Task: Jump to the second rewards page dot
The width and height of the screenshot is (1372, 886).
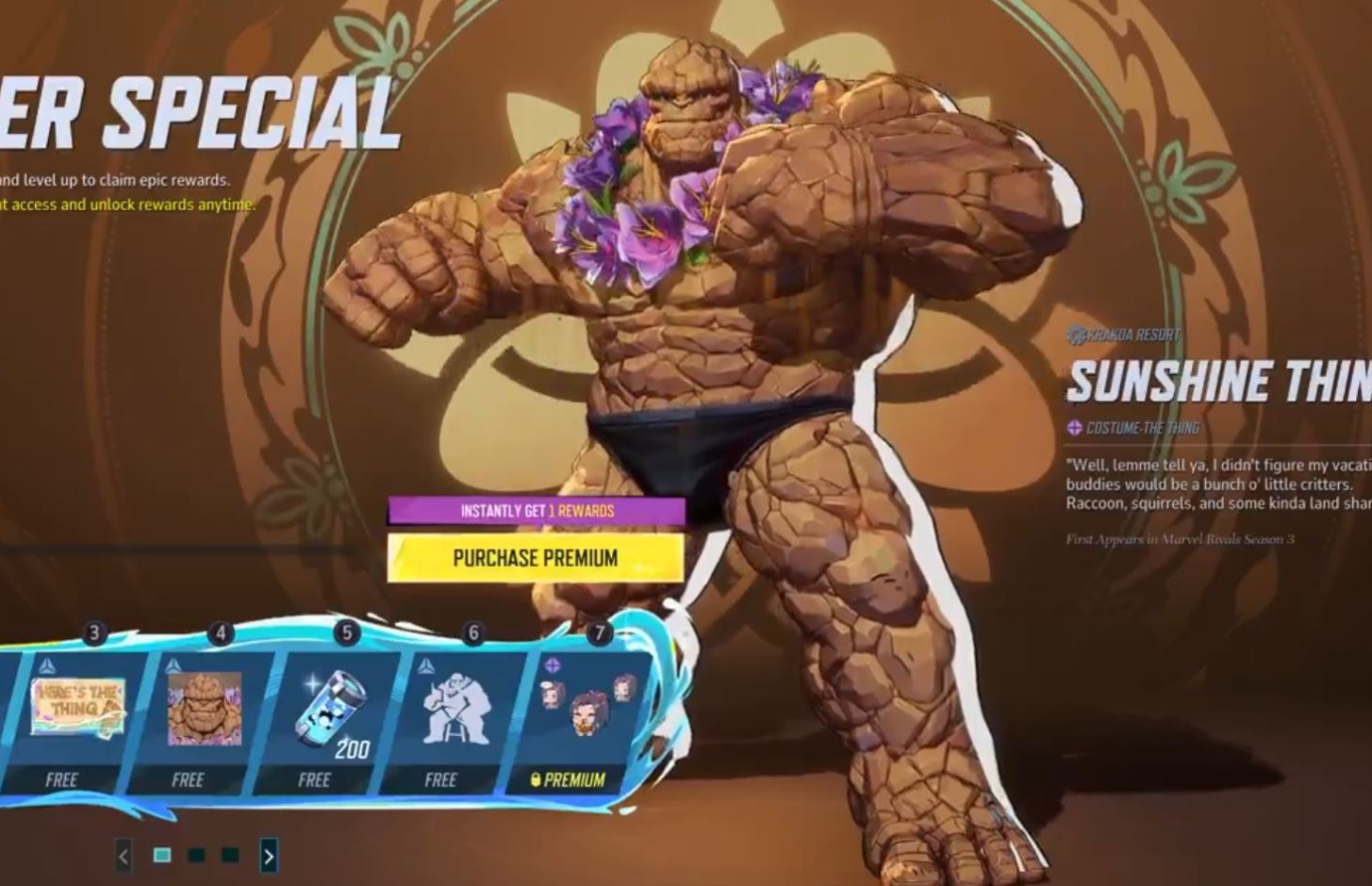Action: tap(196, 856)
